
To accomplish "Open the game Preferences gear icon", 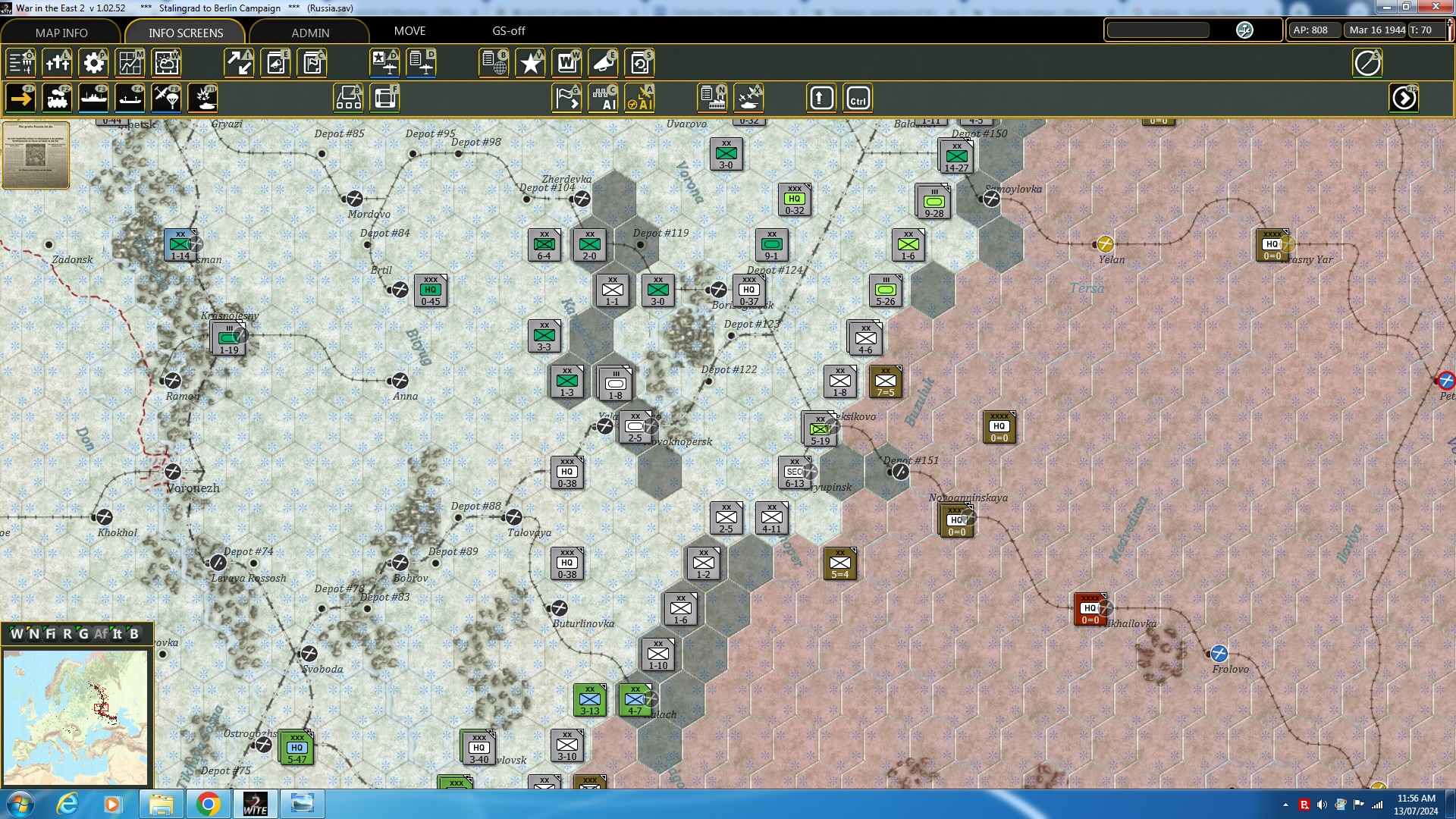I will coord(93,63).
